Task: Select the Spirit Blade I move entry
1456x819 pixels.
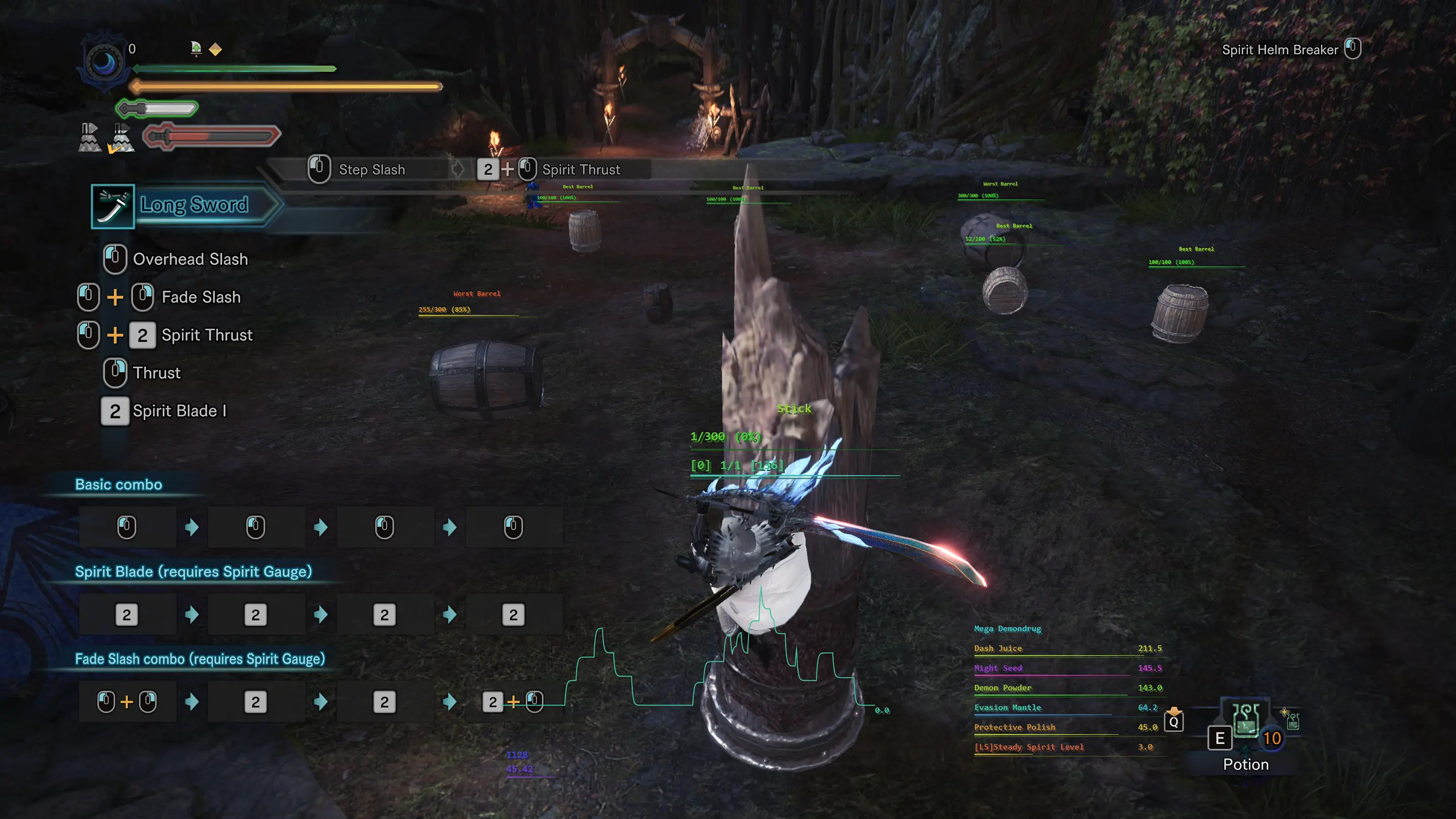Action: click(x=179, y=411)
